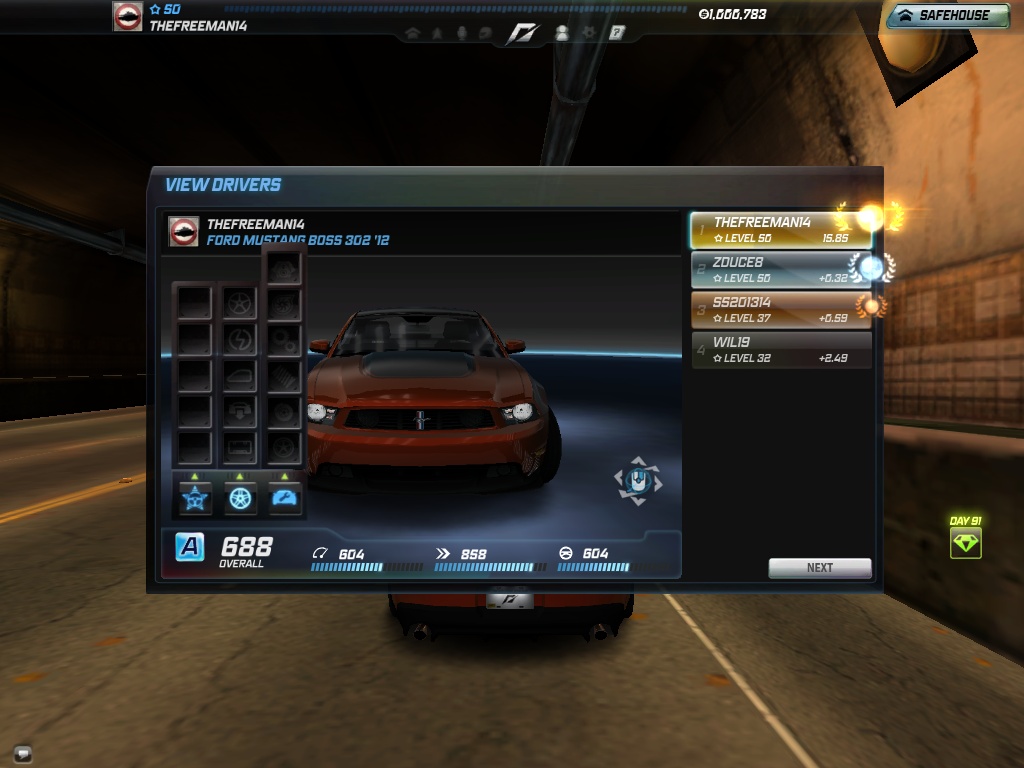Click the Next button
This screenshot has height=768, width=1024.
click(x=819, y=567)
